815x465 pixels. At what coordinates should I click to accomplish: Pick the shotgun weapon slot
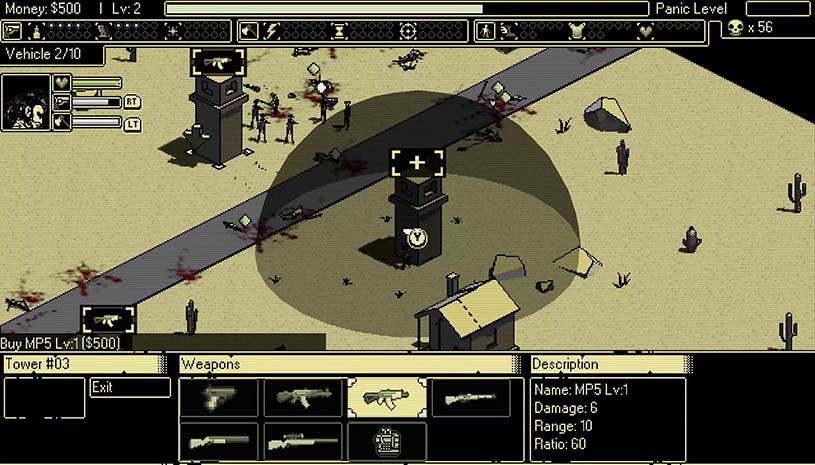click(219, 441)
